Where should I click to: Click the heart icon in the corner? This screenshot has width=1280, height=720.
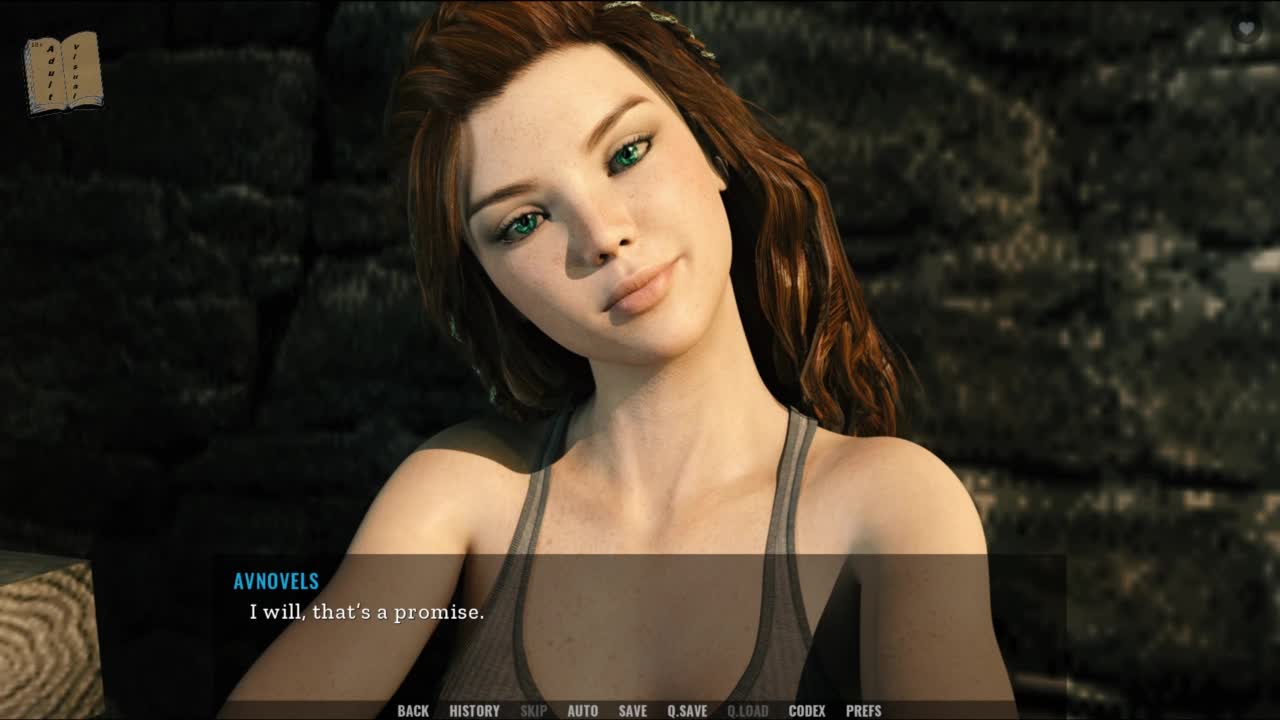pyautogui.click(x=1245, y=29)
